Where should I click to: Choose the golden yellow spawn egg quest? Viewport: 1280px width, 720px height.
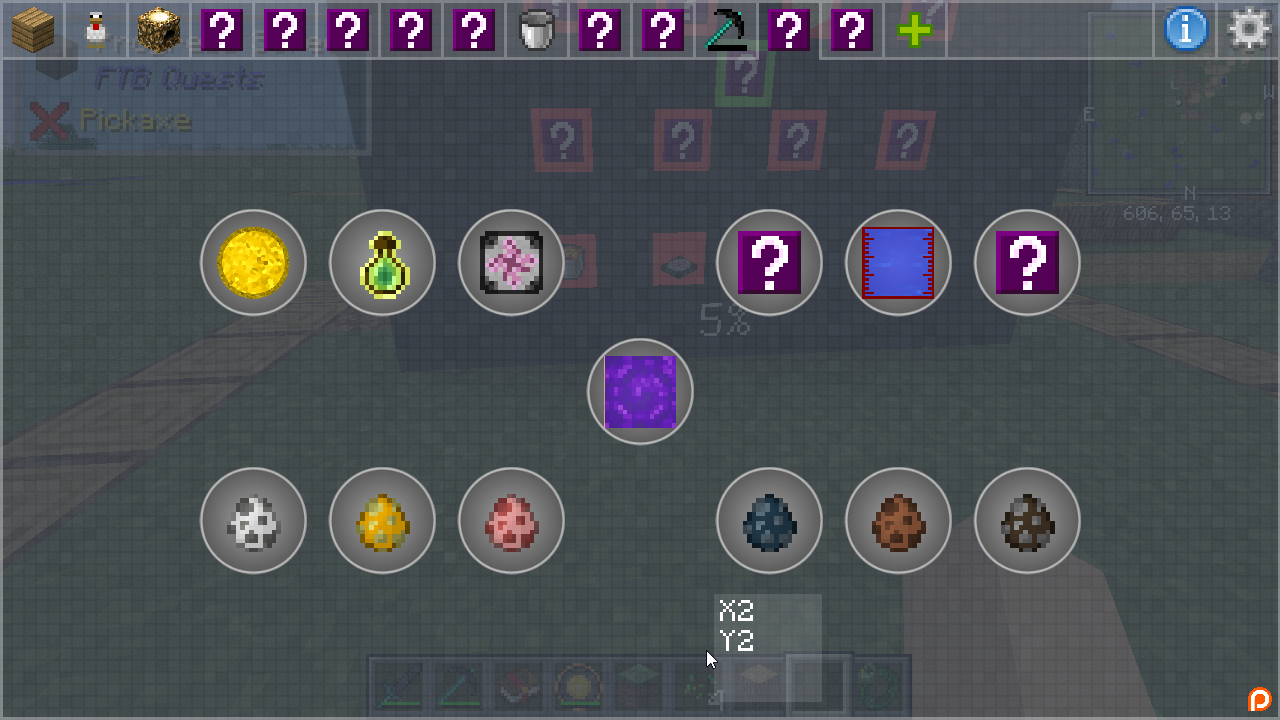click(x=382, y=521)
